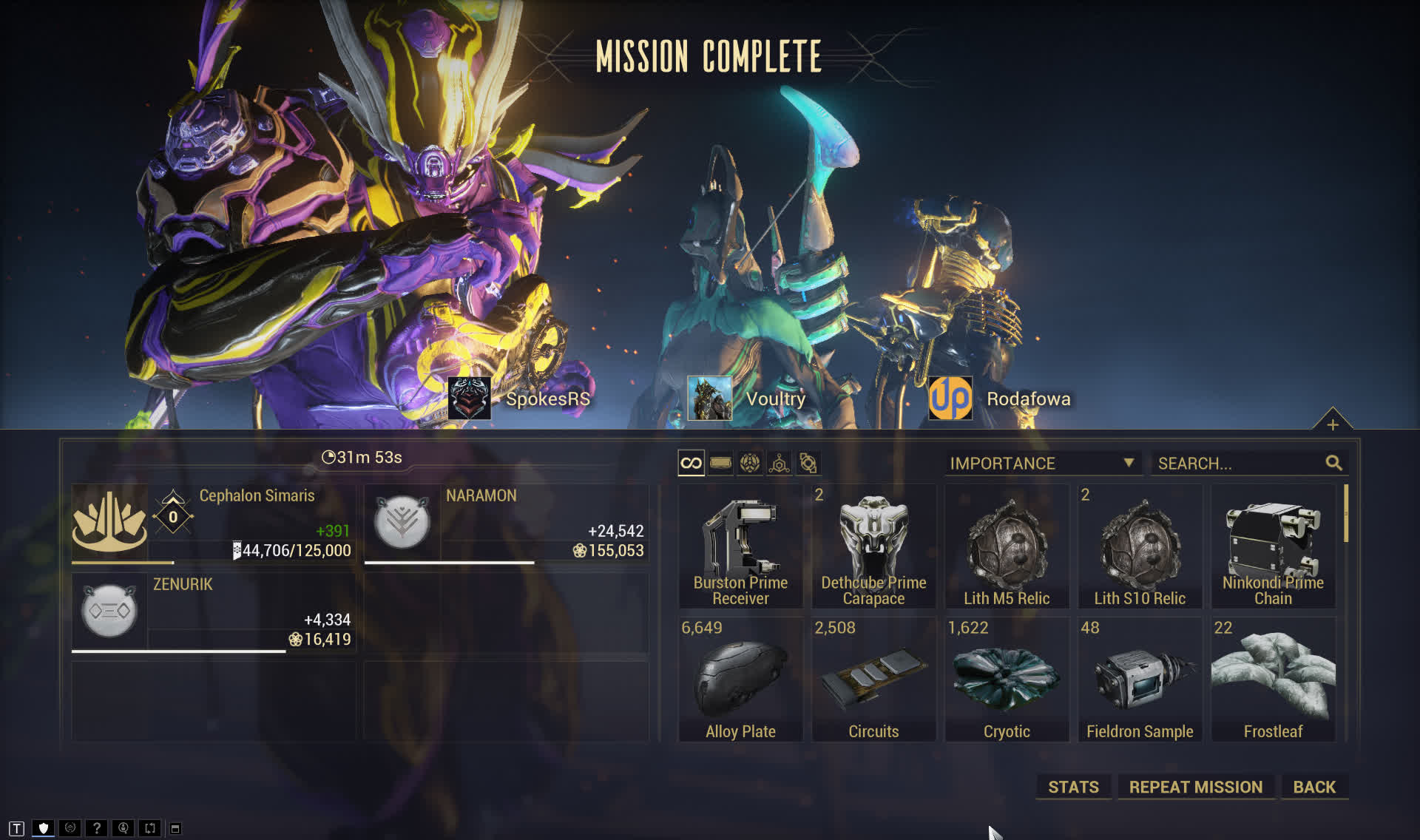Pick the Lith M5 Relic tile
Image resolution: width=1420 pixels, height=840 pixels.
[x=1007, y=547]
